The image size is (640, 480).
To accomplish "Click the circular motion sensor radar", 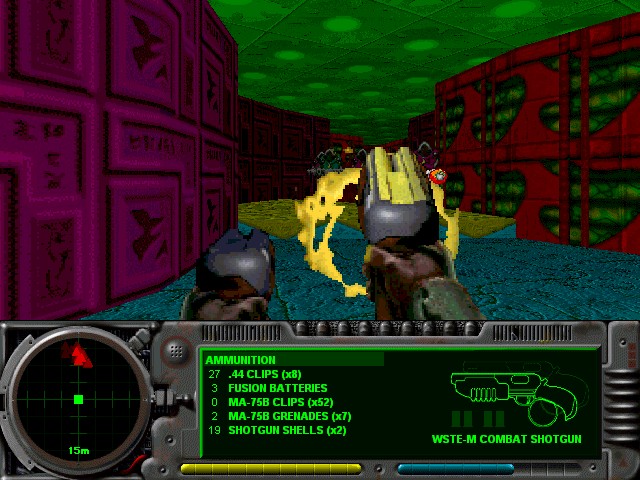I will click(x=78, y=400).
